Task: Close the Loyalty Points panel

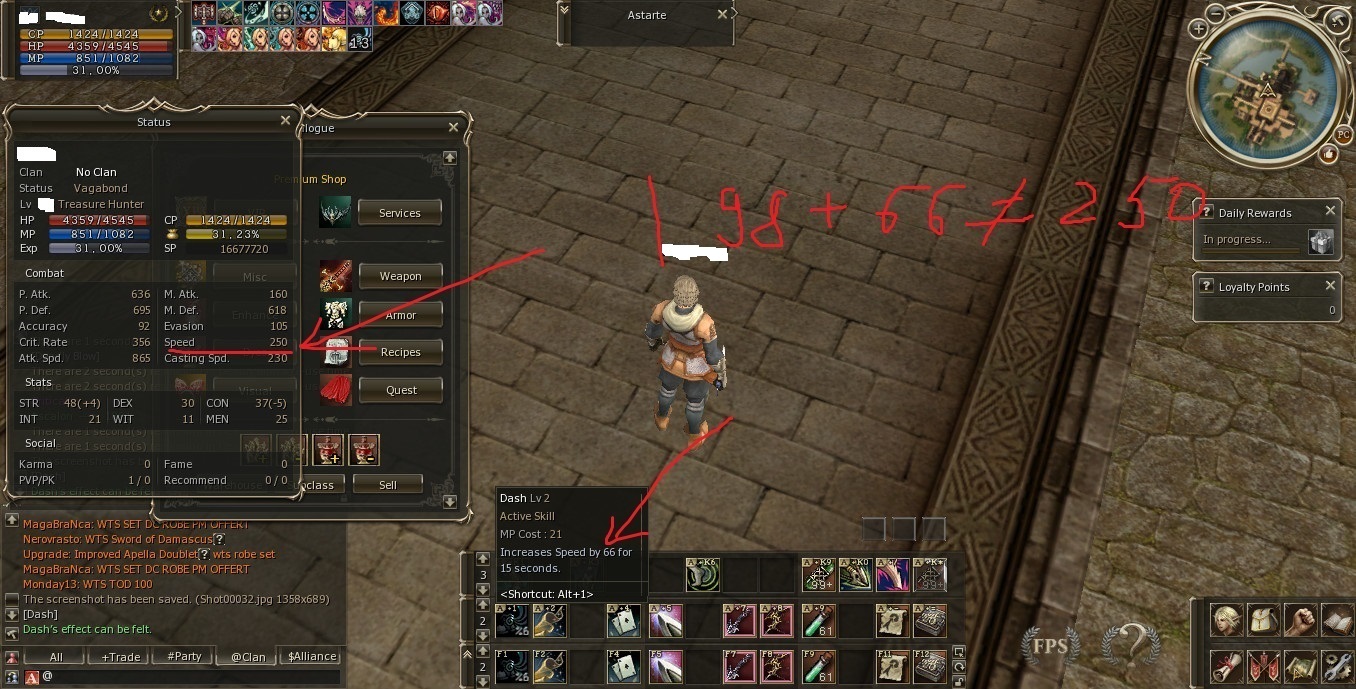Action: click(1330, 285)
